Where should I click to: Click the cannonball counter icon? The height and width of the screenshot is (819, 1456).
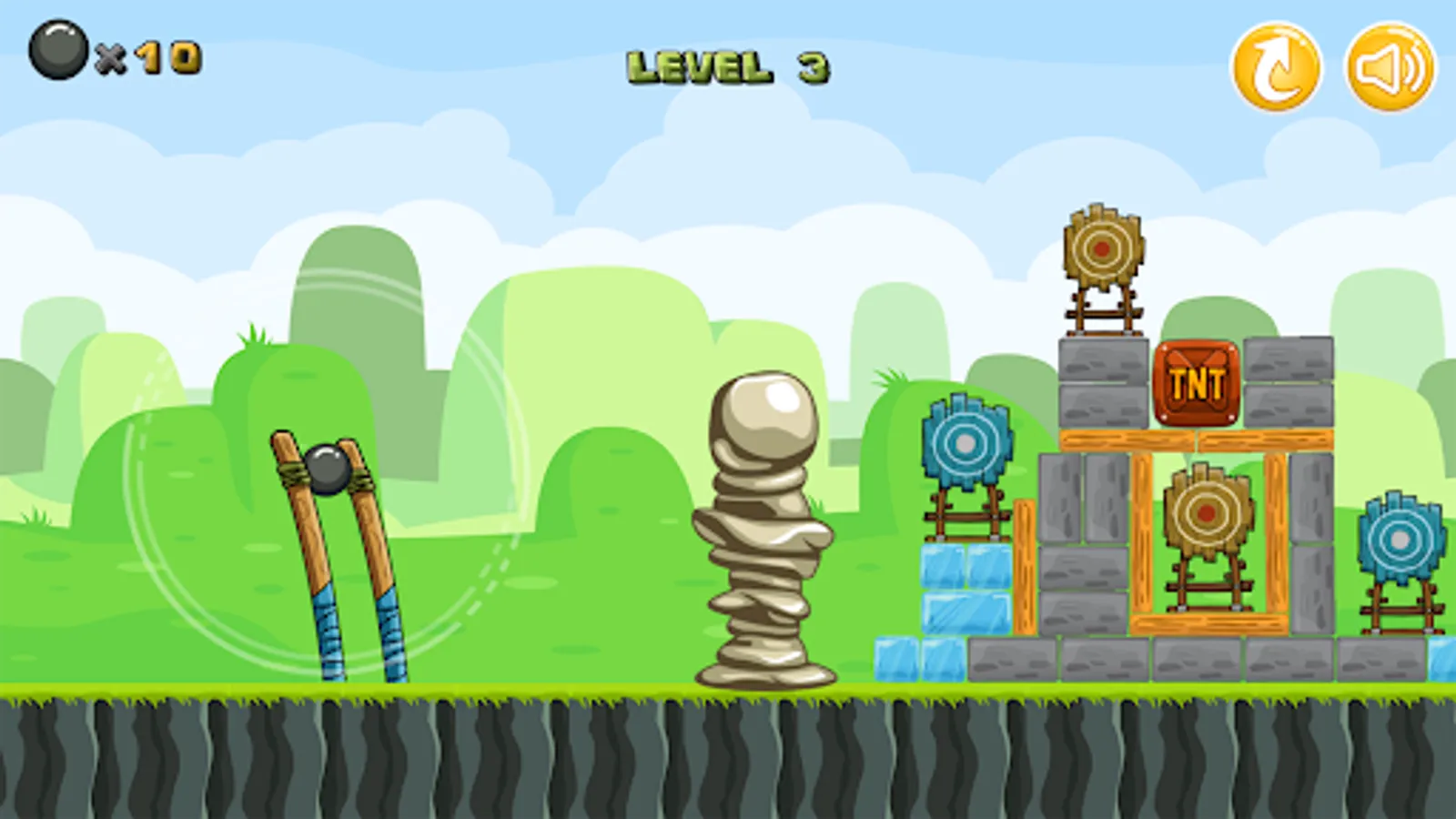pos(57,45)
